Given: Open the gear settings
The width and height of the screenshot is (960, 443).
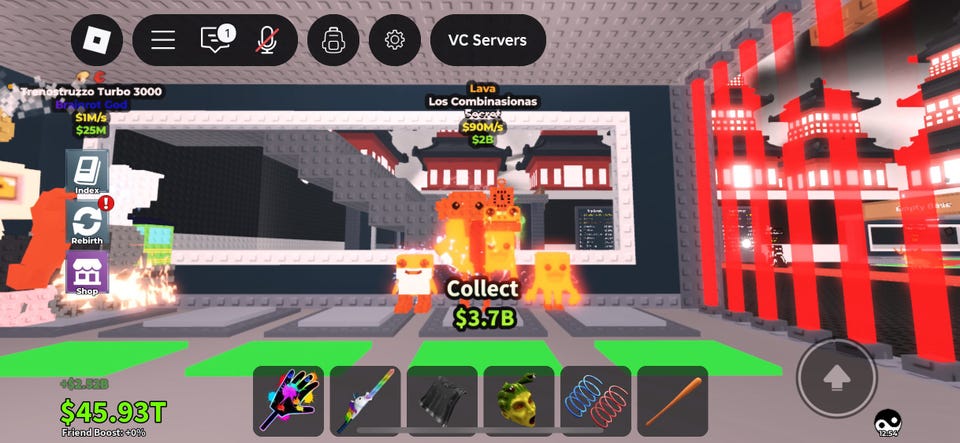Looking at the screenshot, I should [395, 40].
